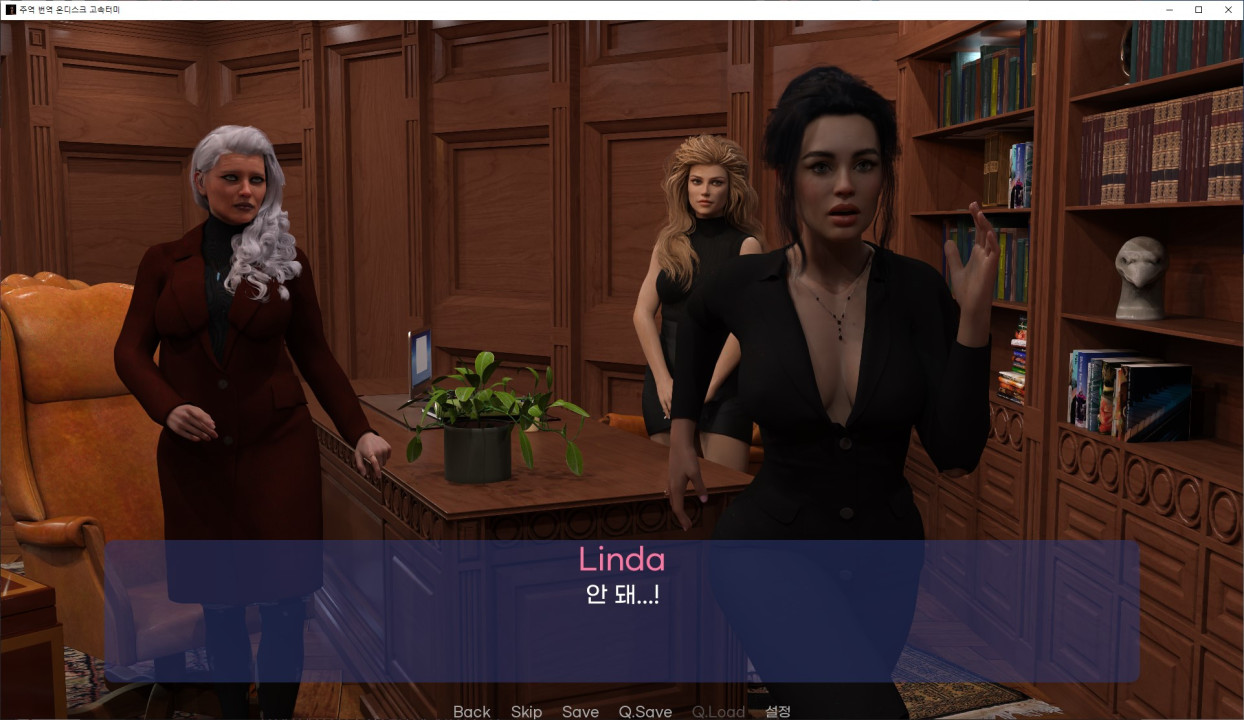
Task: Click Q.Save to quick save
Action: 645,711
